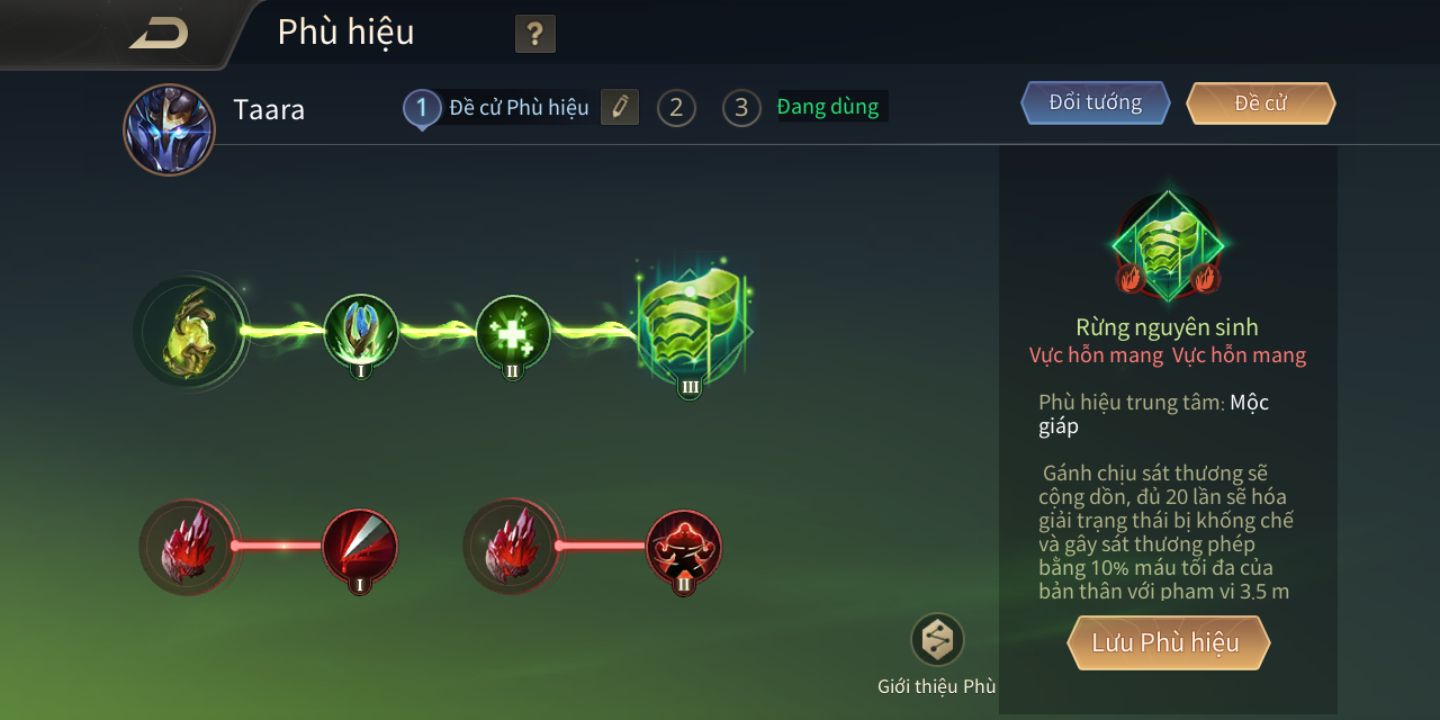1440x720 pixels.
Task: Choose the tier I green claw rune
Action: click(x=361, y=331)
